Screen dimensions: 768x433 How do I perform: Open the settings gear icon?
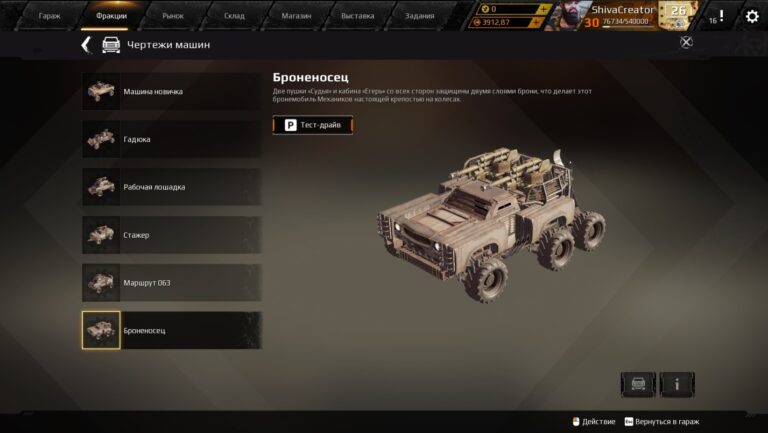click(752, 17)
